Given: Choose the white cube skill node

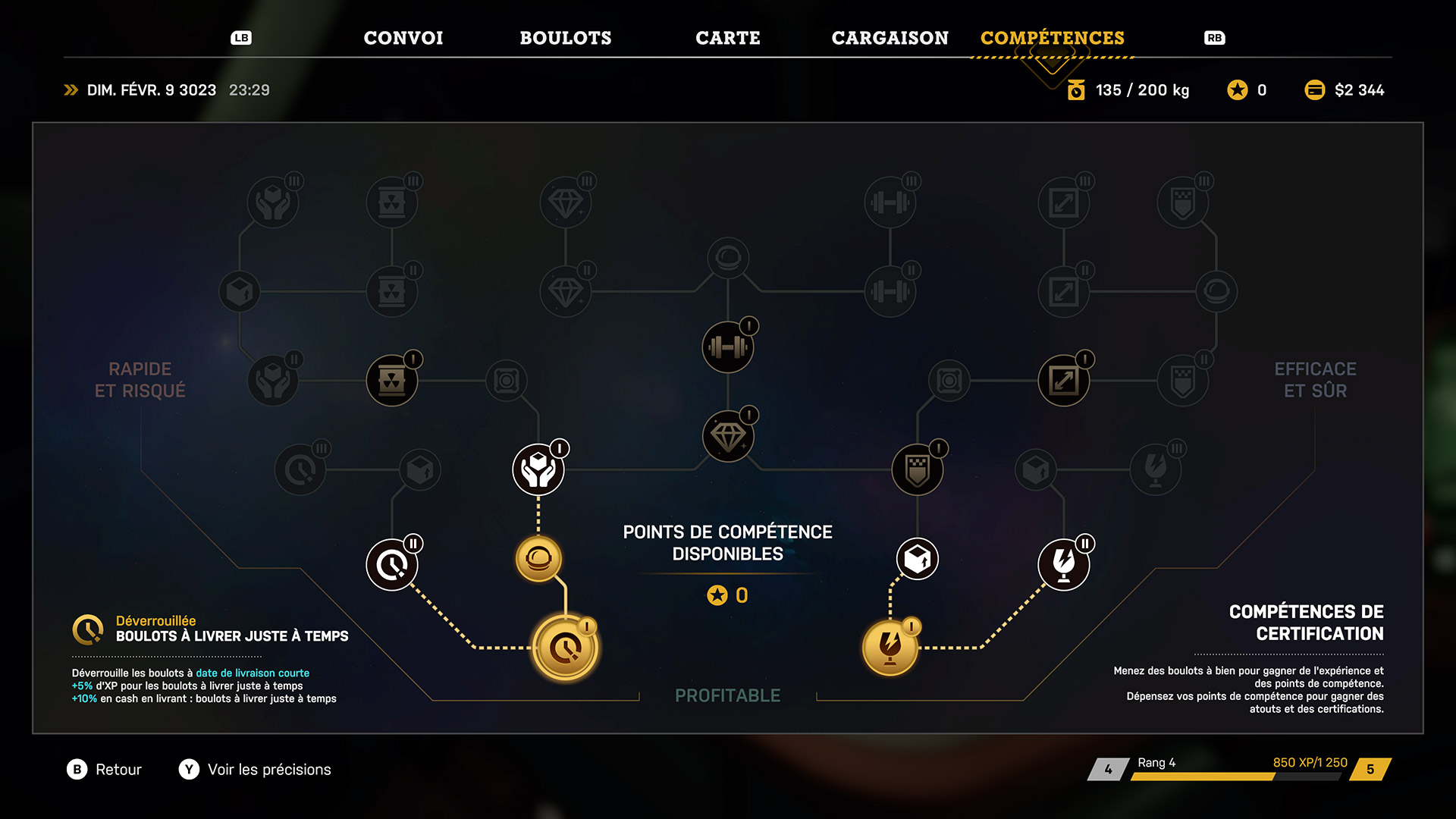Looking at the screenshot, I should pyautogui.click(x=918, y=560).
